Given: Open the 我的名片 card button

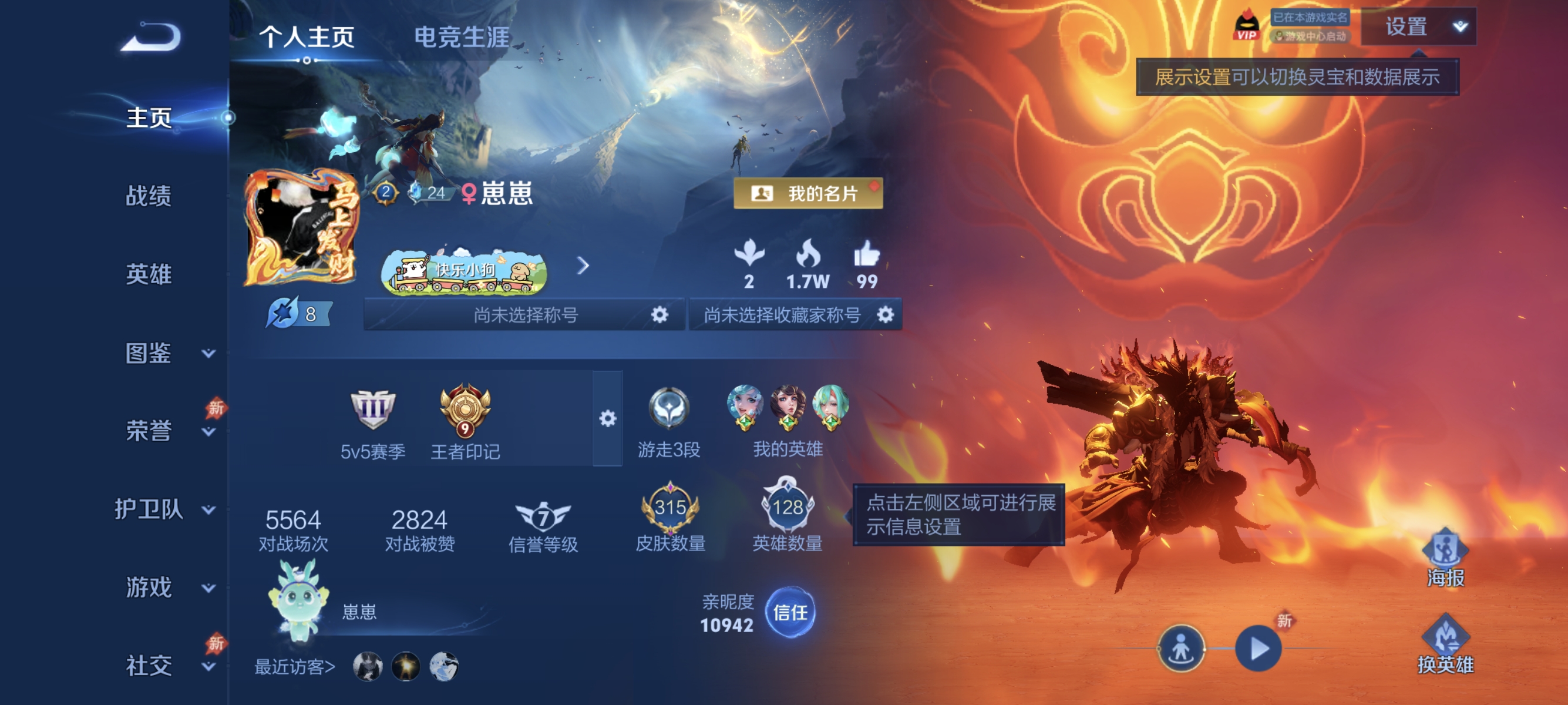Looking at the screenshot, I should [807, 194].
